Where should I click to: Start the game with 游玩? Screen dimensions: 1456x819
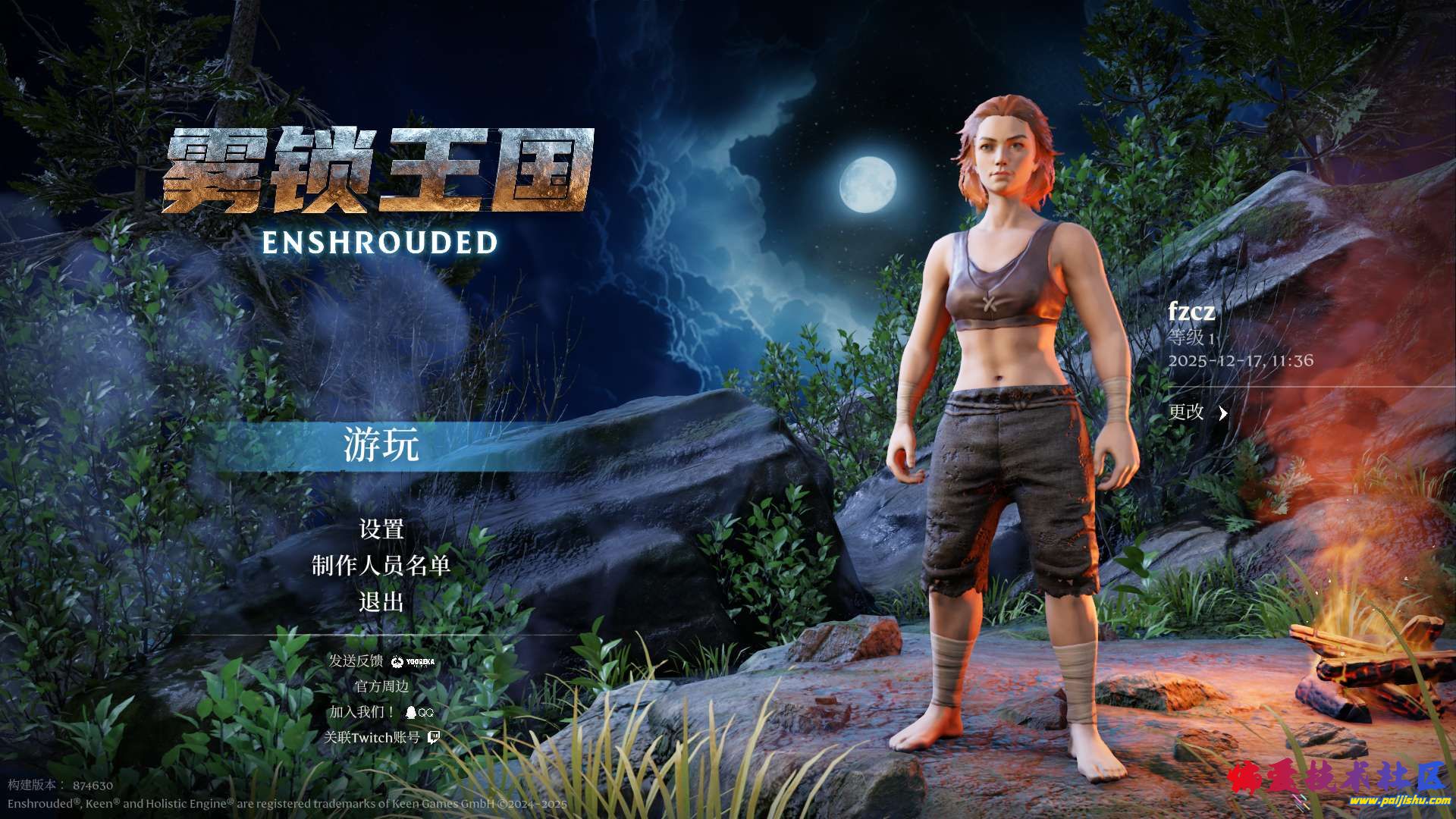click(x=381, y=445)
